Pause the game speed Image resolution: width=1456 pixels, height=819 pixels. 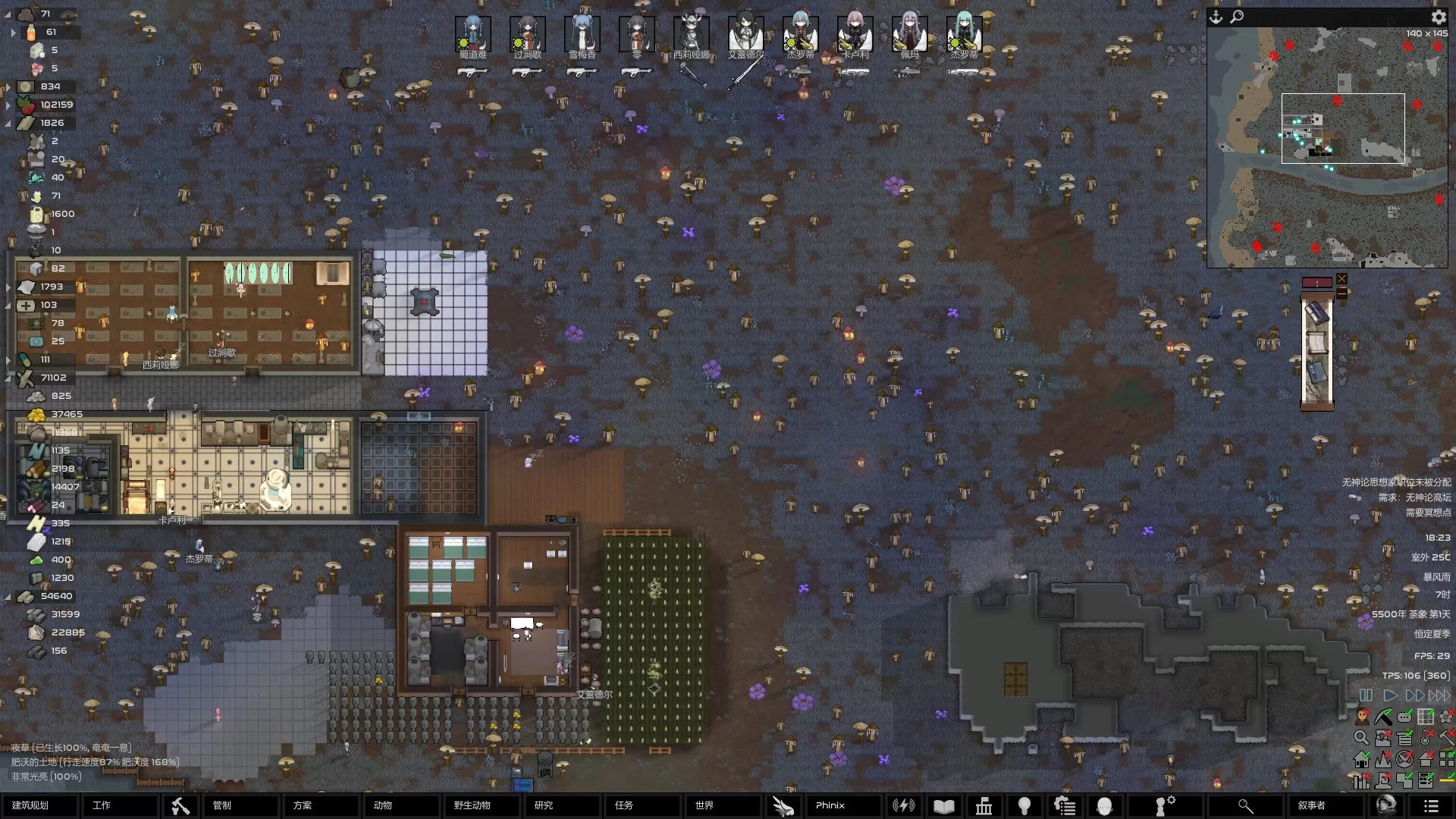coord(1366,695)
